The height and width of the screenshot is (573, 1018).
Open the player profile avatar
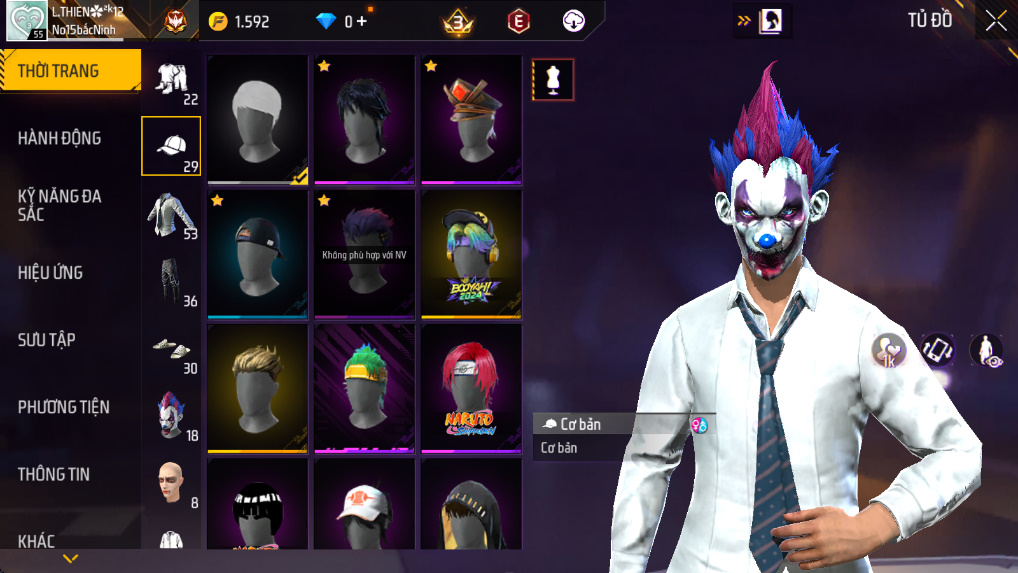[27, 21]
